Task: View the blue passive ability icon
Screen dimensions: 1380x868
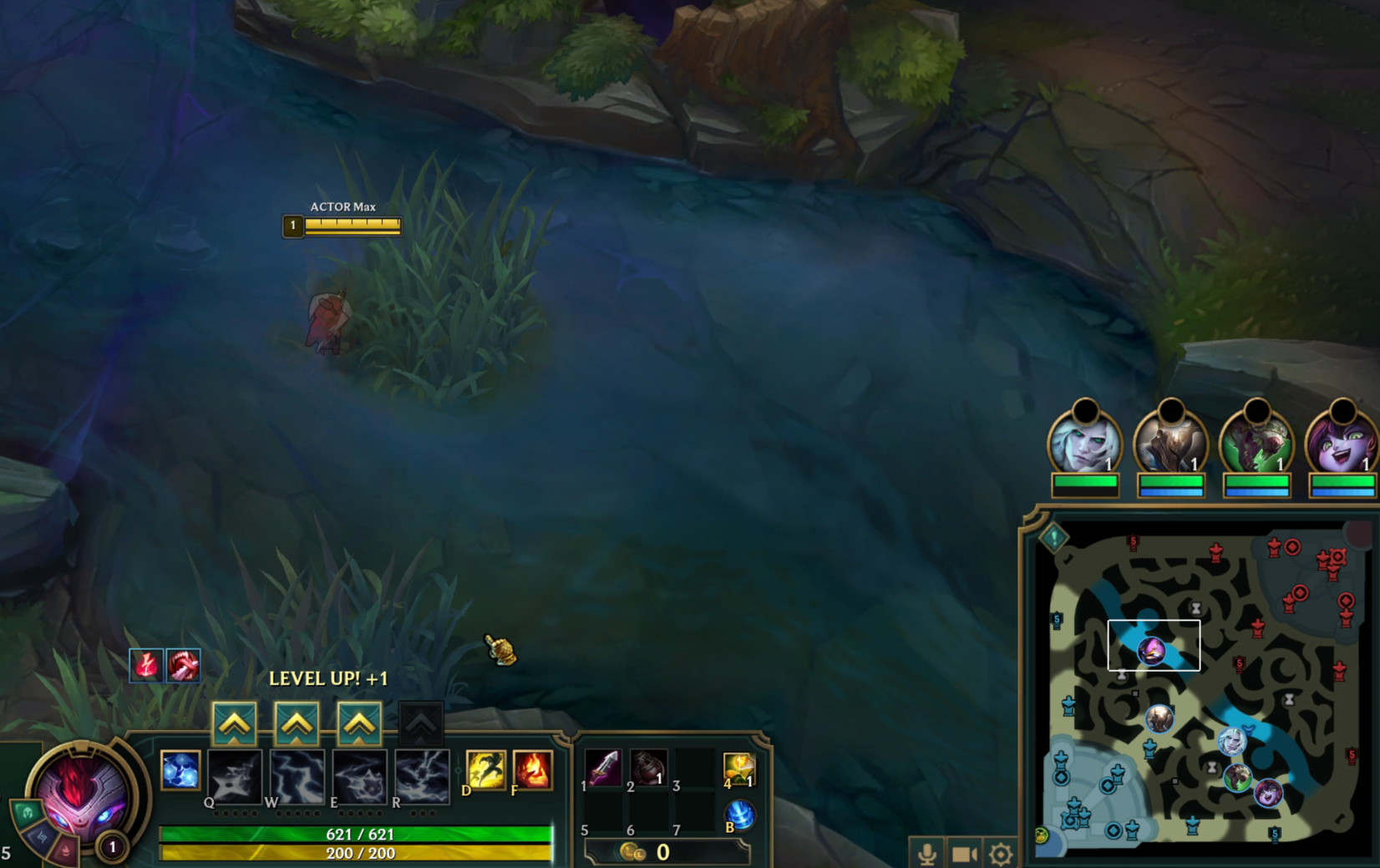Action: pyautogui.click(x=180, y=770)
